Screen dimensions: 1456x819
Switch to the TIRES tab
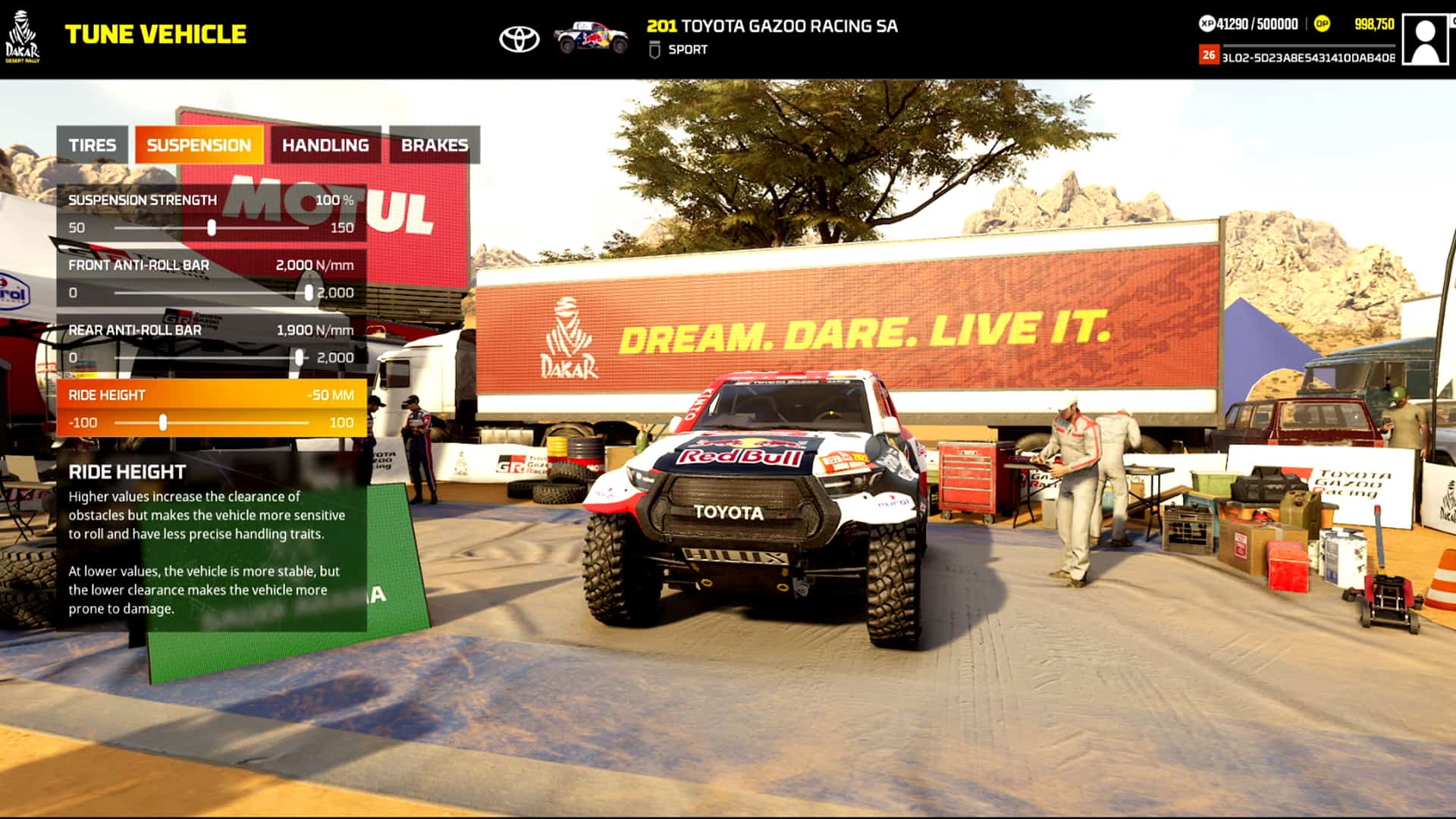93,145
